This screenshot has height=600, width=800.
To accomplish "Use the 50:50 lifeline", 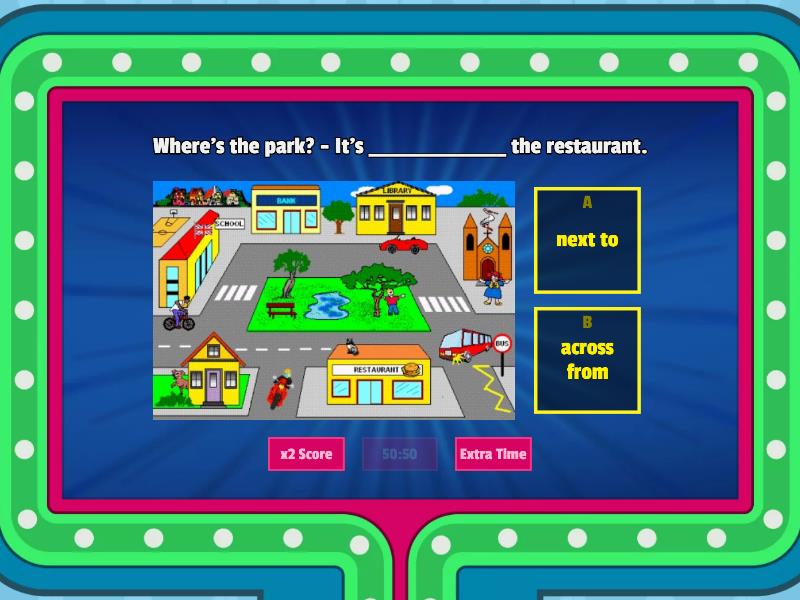I will coord(399,454).
